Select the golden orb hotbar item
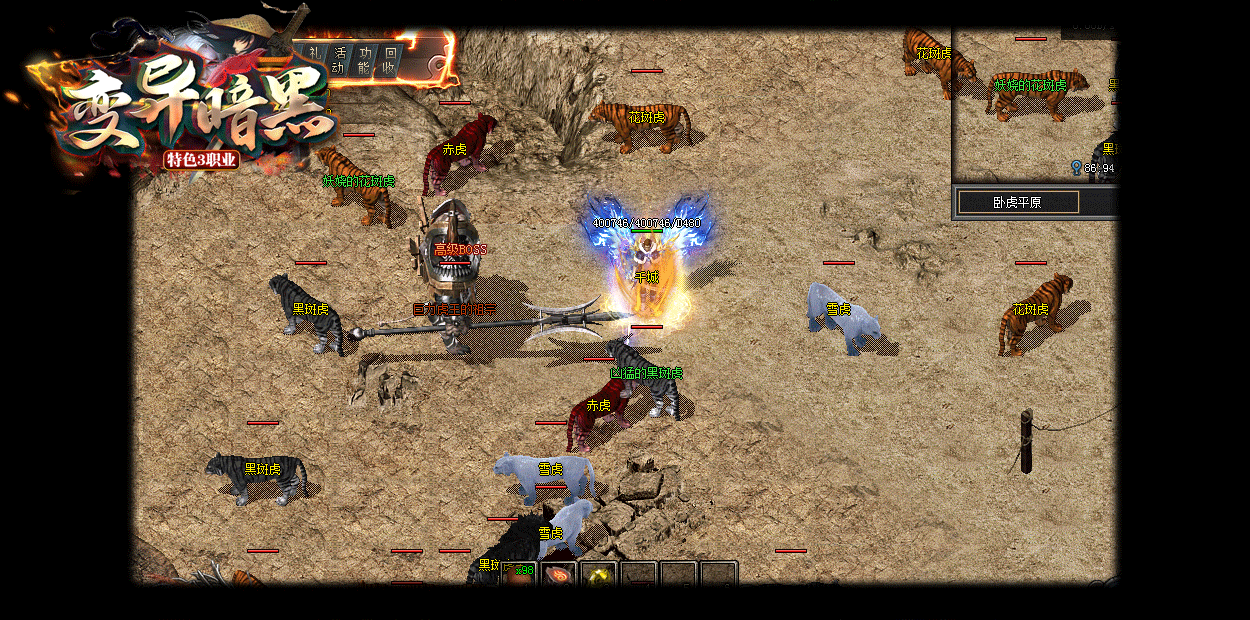1250x620 pixels. click(600, 575)
